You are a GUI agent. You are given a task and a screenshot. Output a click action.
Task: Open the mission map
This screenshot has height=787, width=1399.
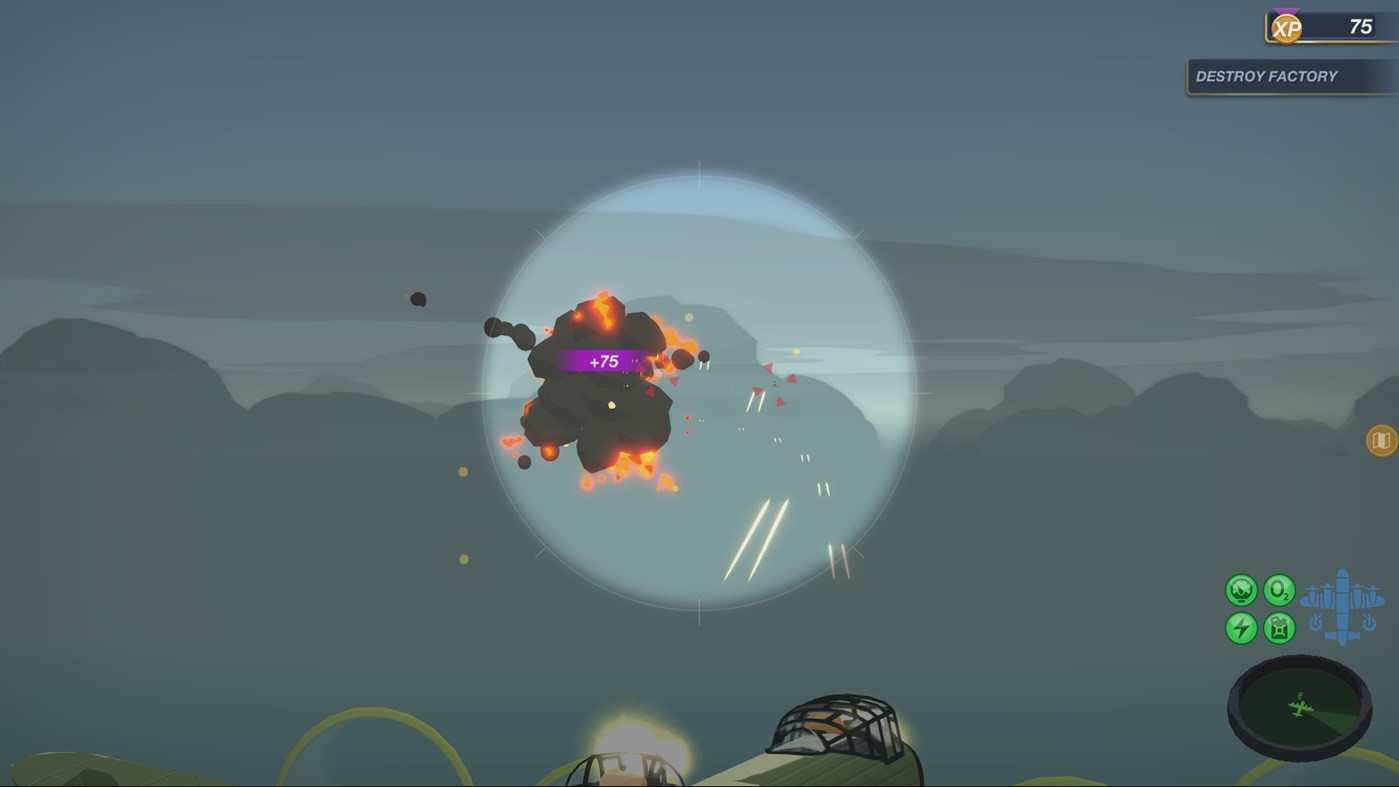(1380, 439)
